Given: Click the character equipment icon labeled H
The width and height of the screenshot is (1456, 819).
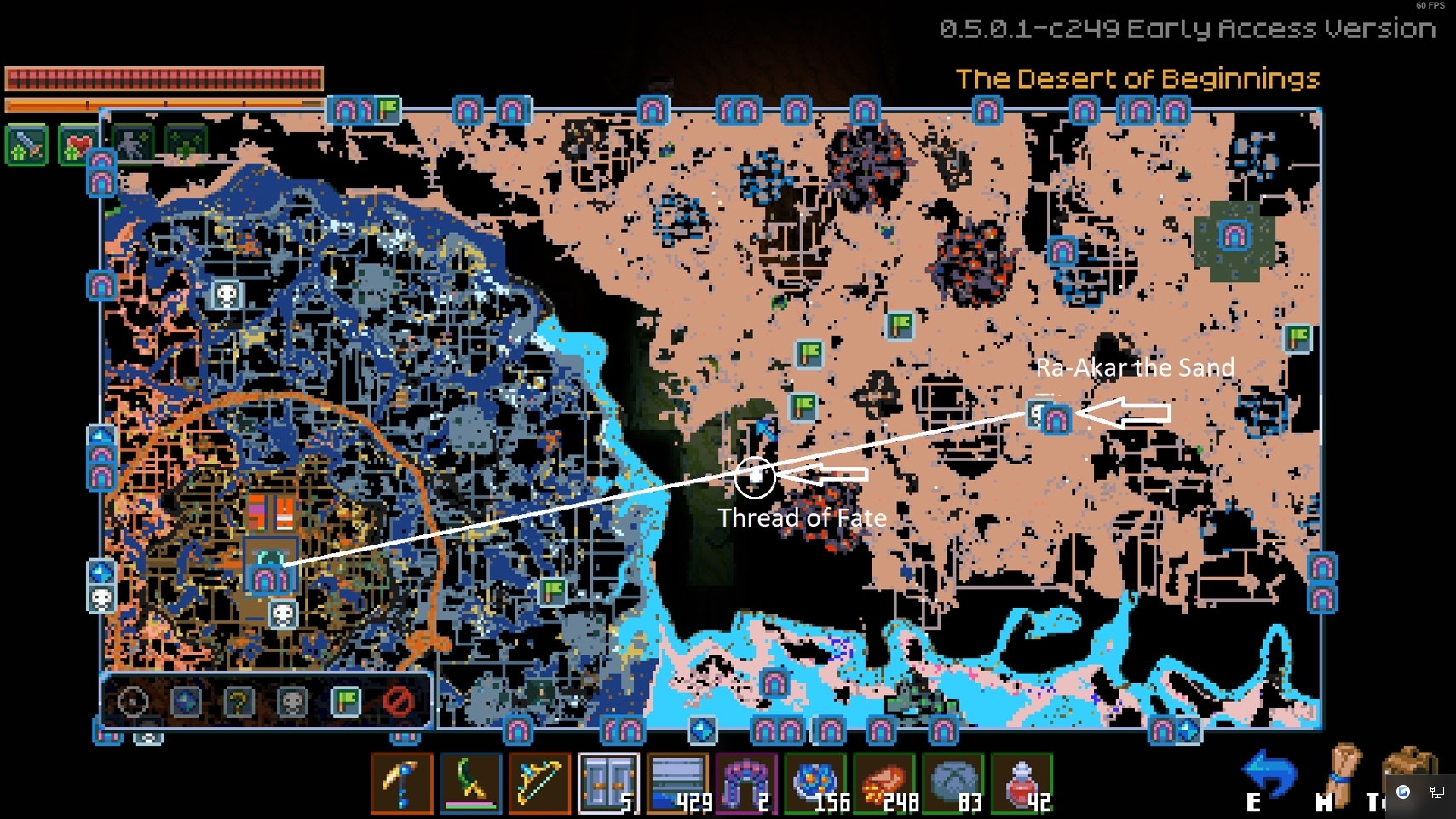Looking at the screenshot, I should click(x=1344, y=771).
